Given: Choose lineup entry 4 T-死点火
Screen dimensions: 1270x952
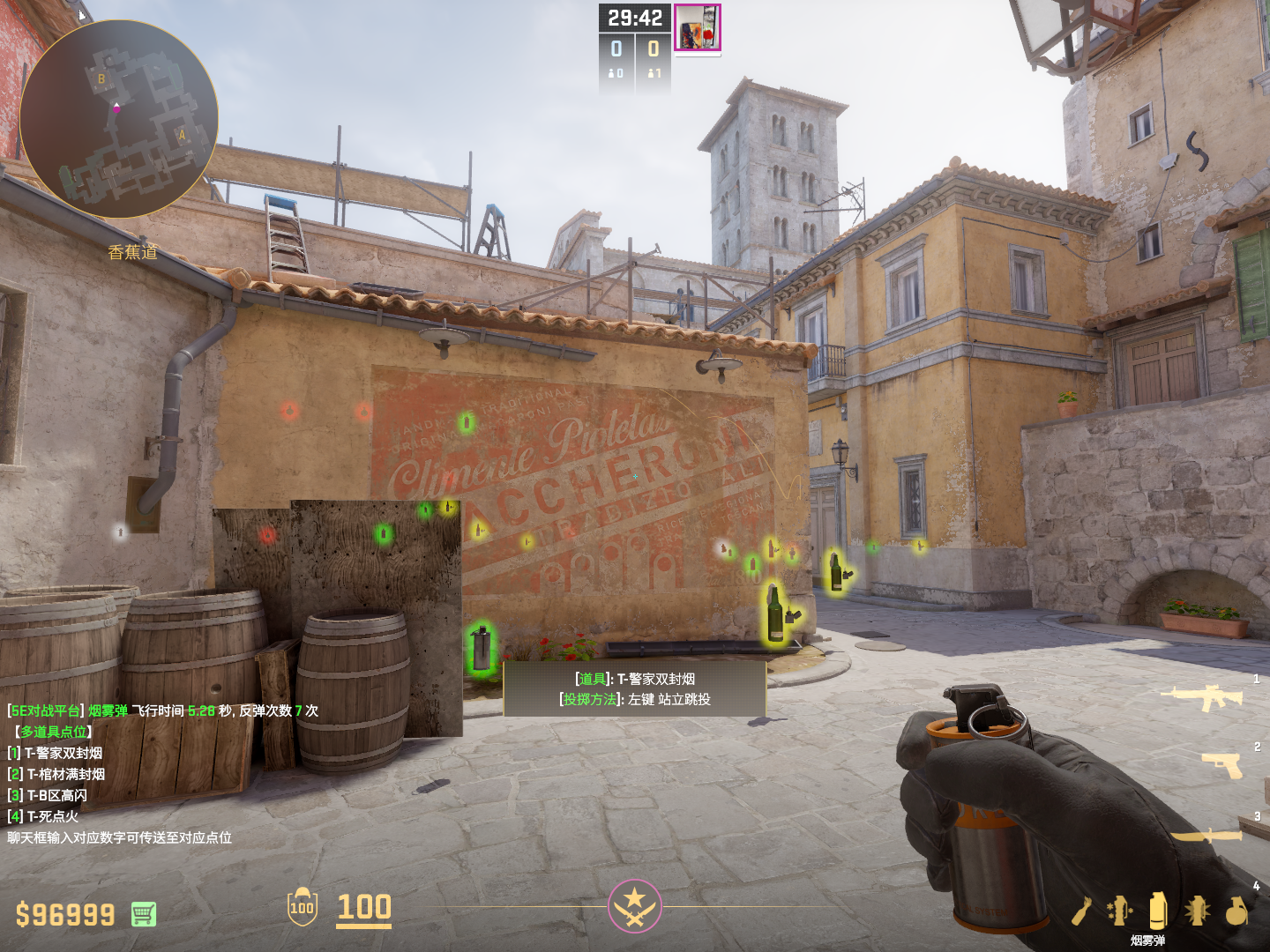Looking at the screenshot, I should [43, 816].
